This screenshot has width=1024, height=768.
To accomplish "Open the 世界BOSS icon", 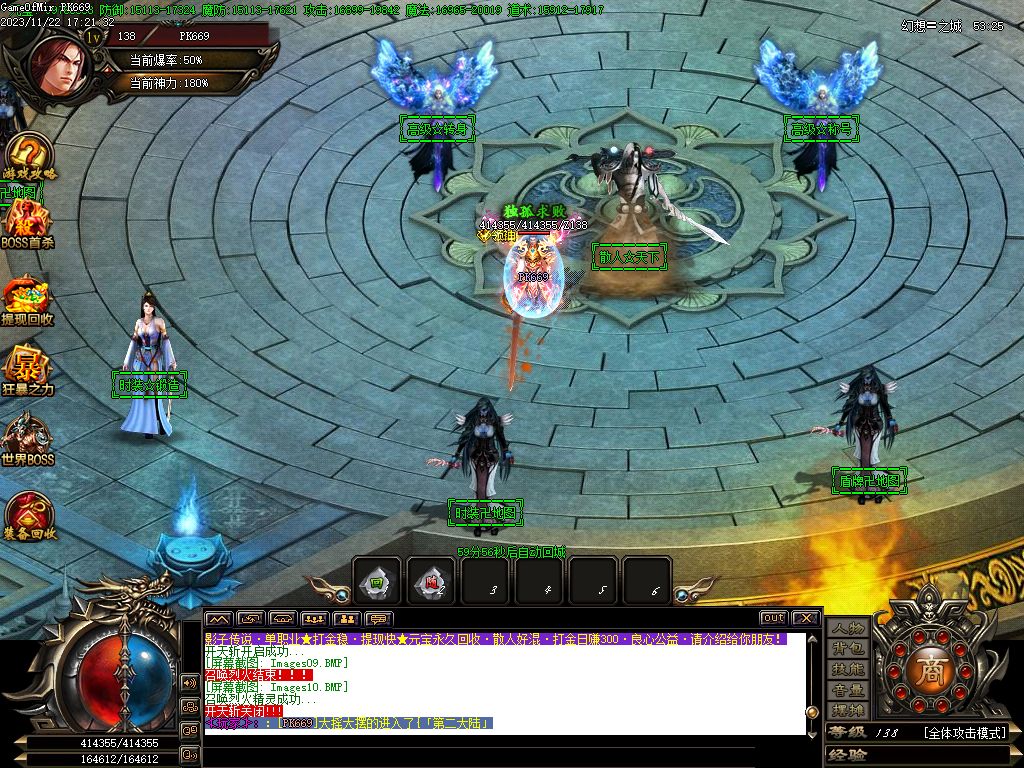I will pyautogui.click(x=28, y=438).
